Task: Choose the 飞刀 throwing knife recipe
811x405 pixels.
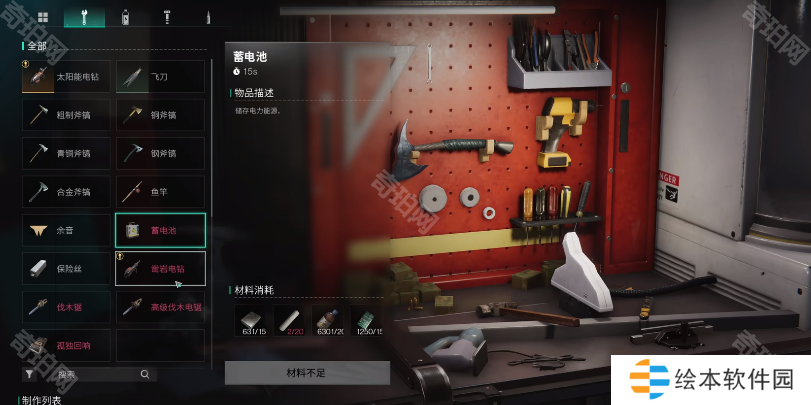Action: tap(160, 77)
